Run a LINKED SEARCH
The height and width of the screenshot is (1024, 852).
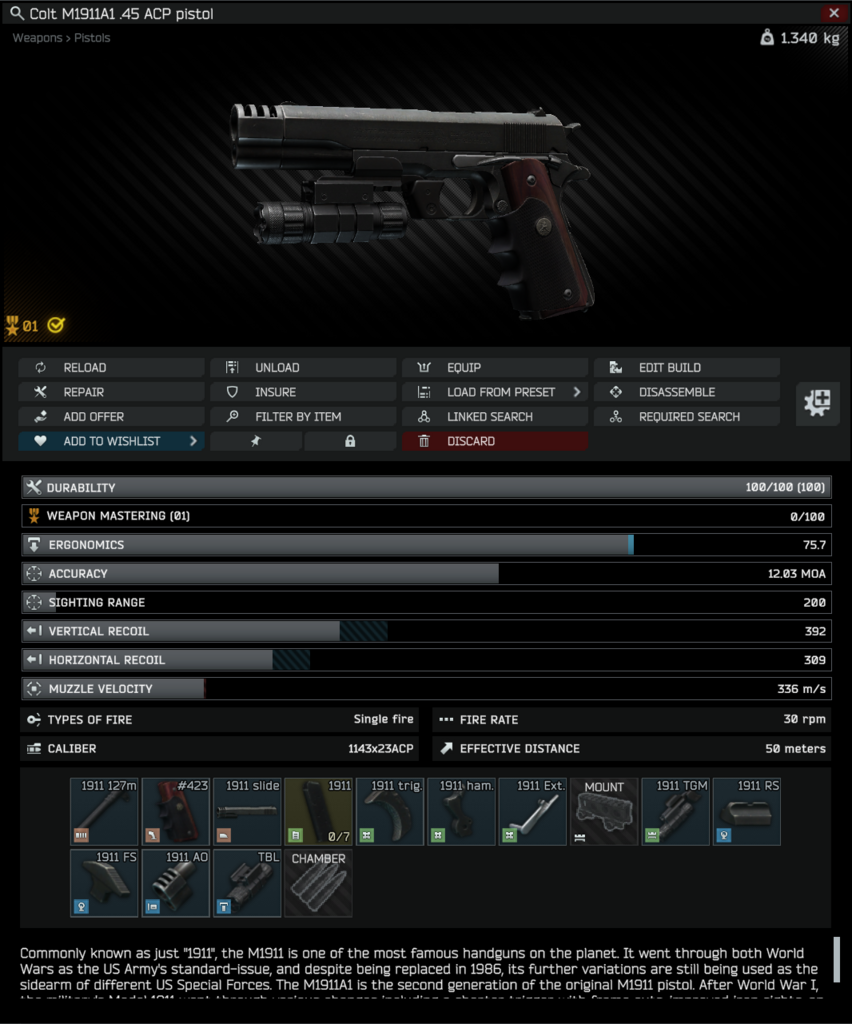[494, 417]
